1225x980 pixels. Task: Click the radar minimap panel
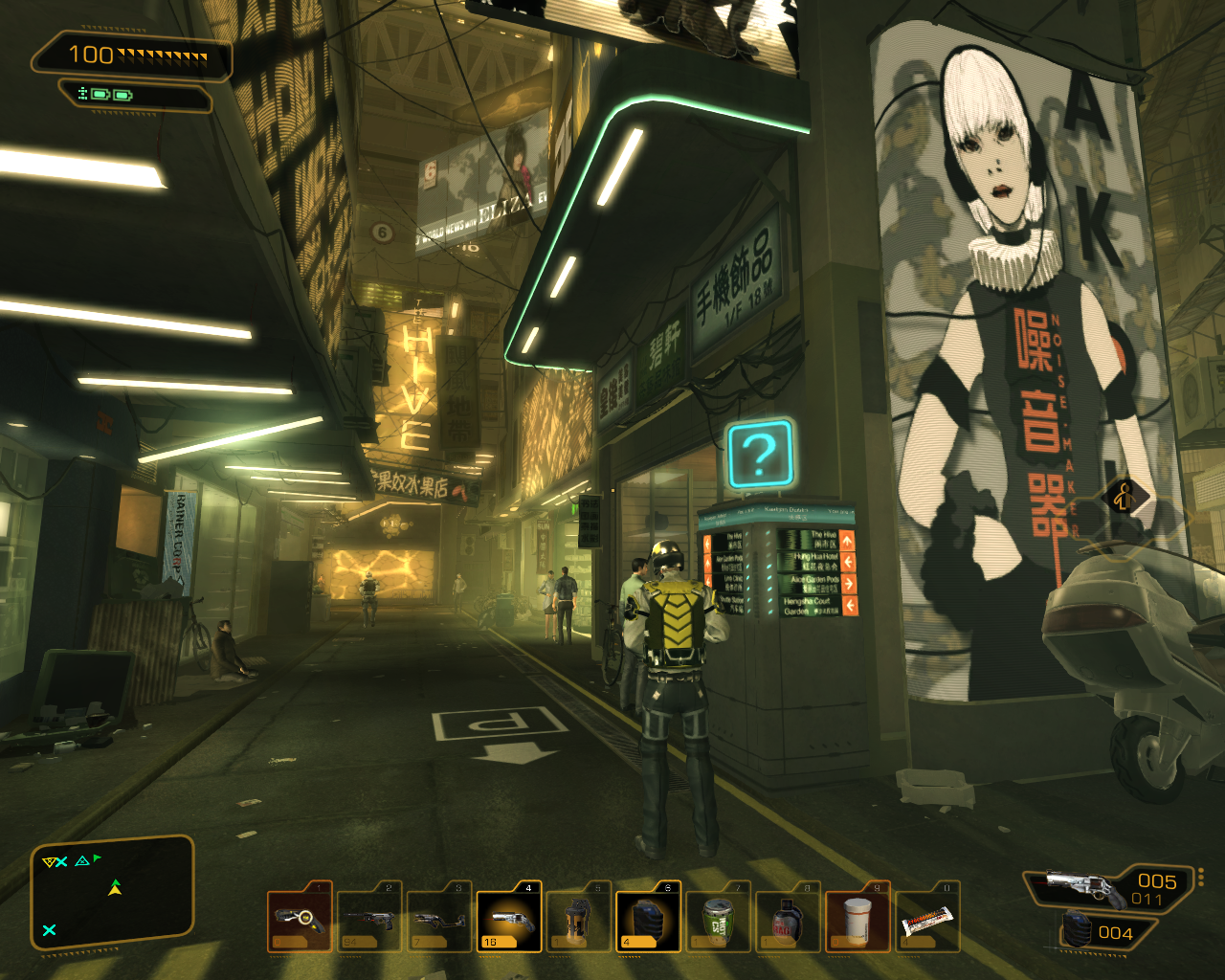click(x=113, y=892)
